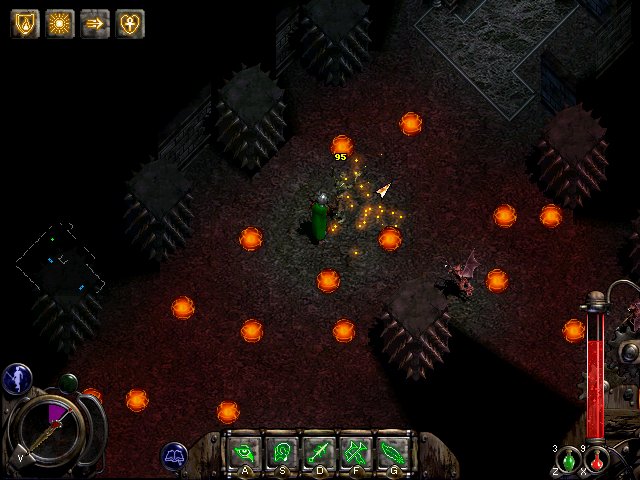The image size is (640, 480).
Task: Click the dotted outline automap overlay
Action: pos(60,258)
